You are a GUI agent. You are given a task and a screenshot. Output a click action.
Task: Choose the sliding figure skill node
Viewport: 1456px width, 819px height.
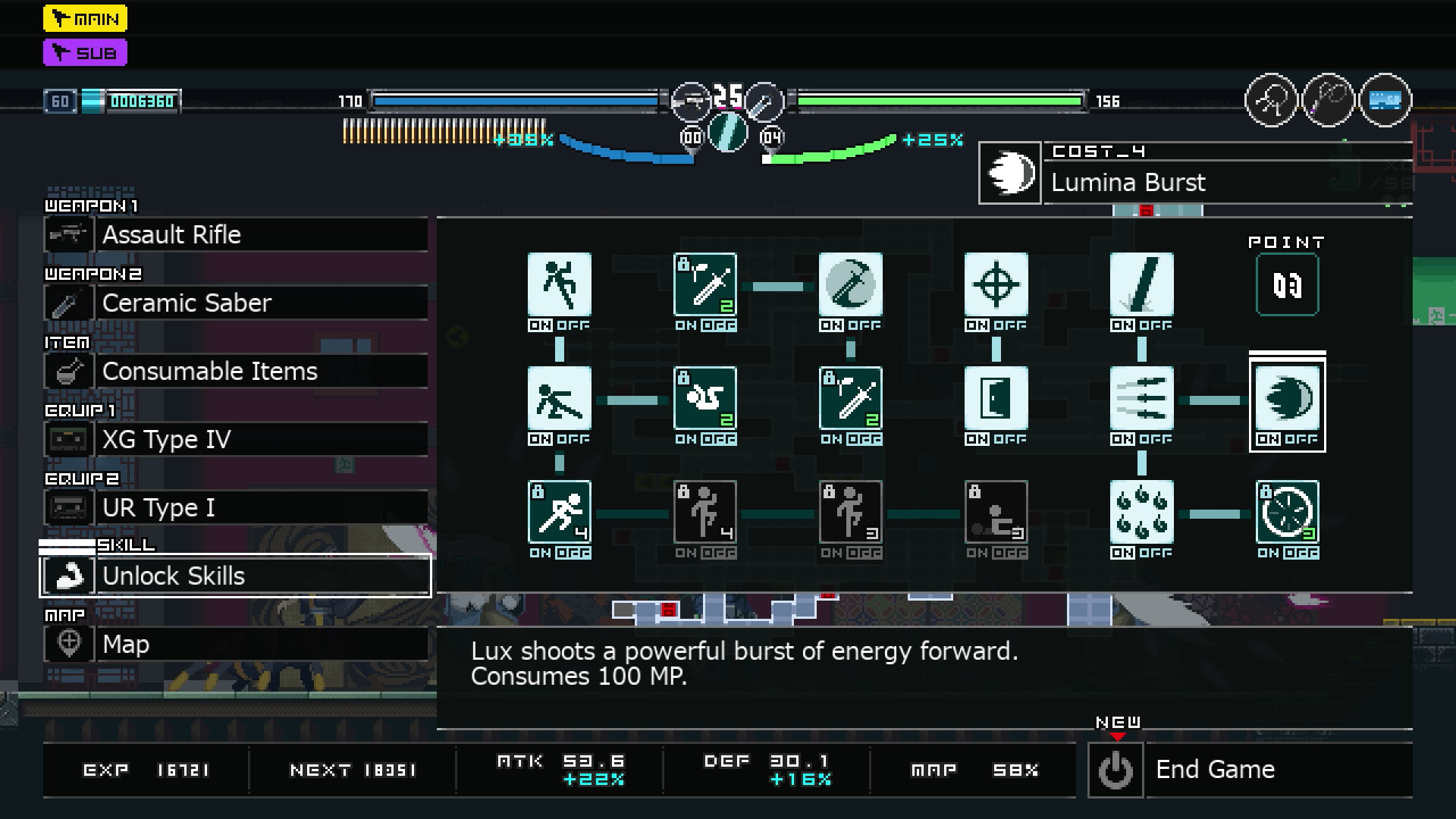click(x=559, y=399)
